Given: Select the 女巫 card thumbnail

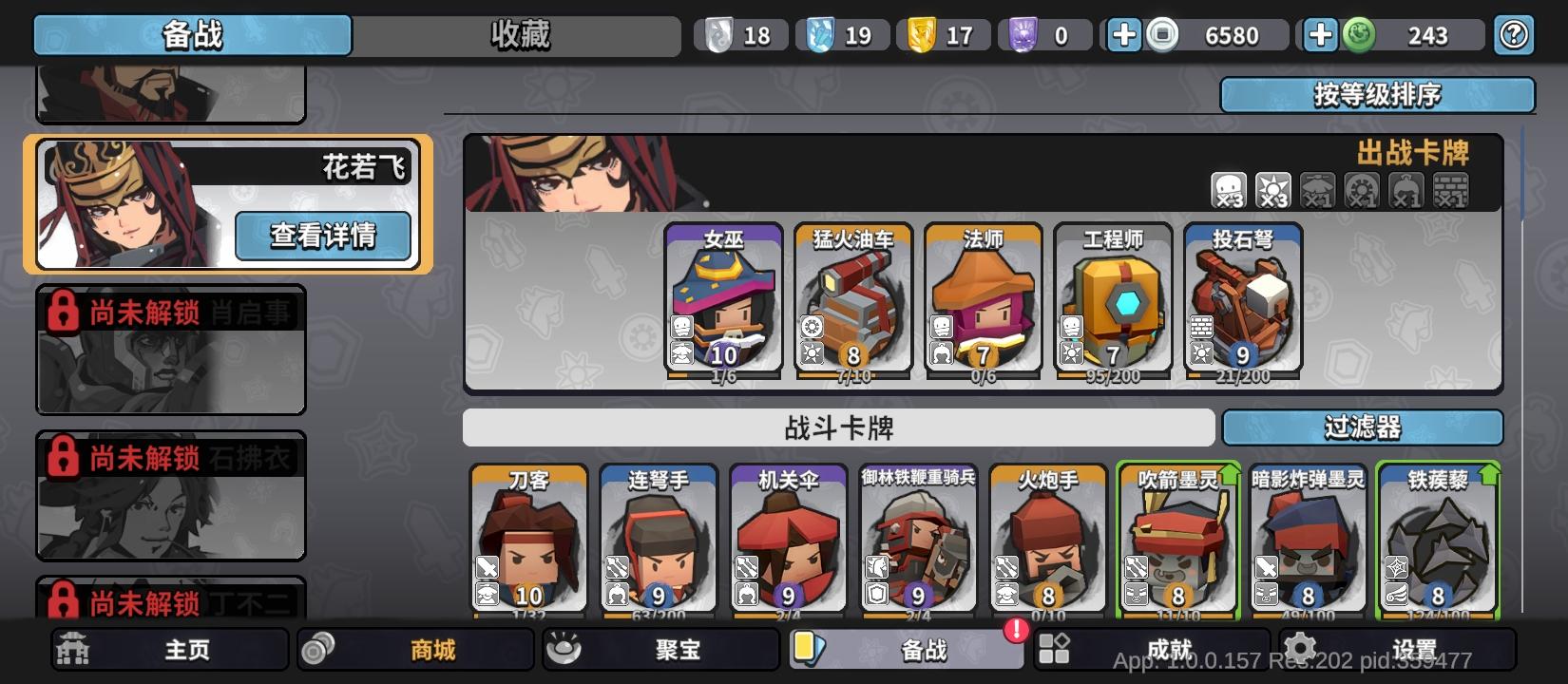Looking at the screenshot, I should 724,300.
